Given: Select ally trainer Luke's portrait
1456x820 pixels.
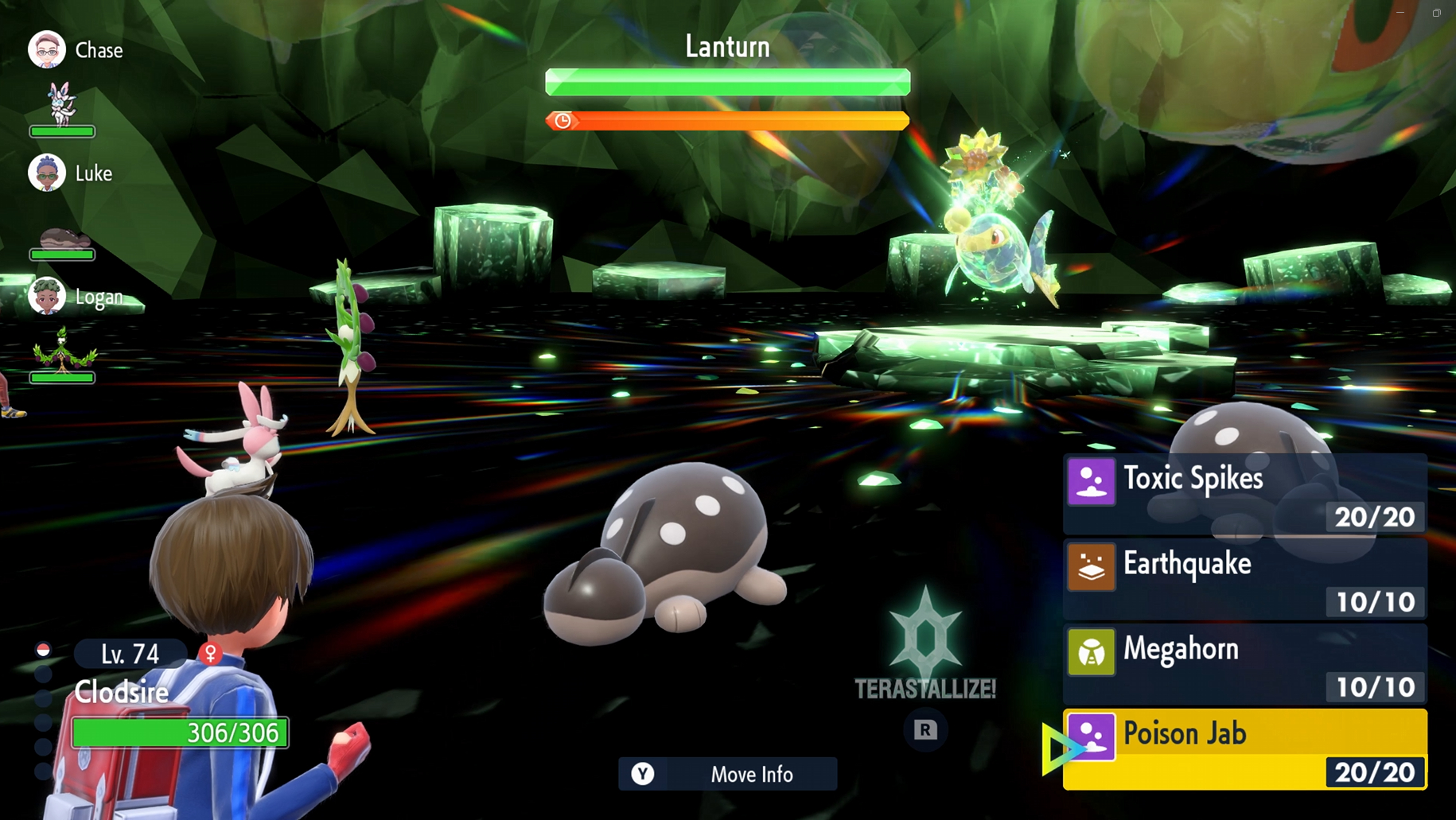Looking at the screenshot, I should [47, 173].
